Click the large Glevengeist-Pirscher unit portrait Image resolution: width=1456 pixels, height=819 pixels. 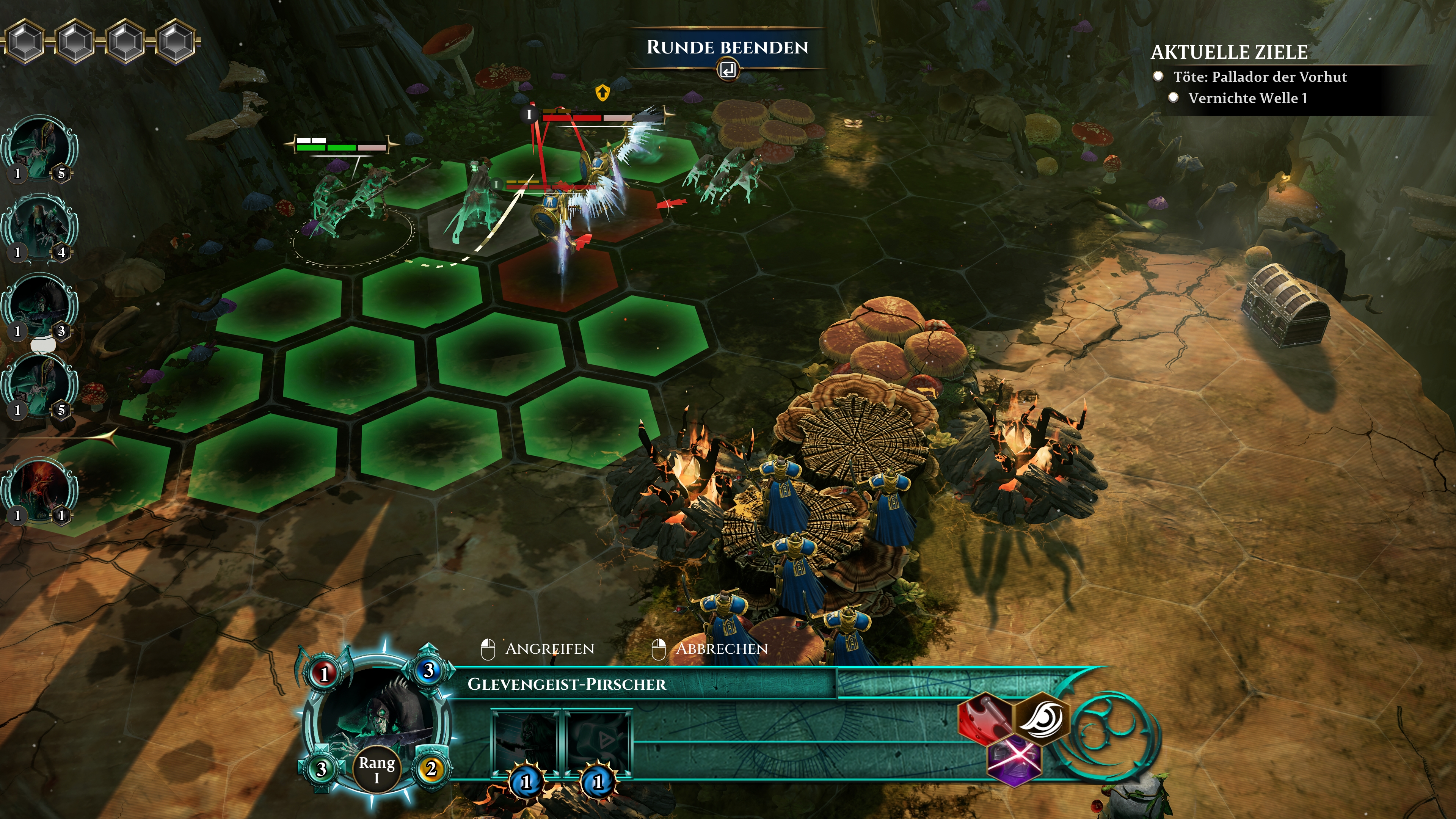pyautogui.click(x=375, y=718)
